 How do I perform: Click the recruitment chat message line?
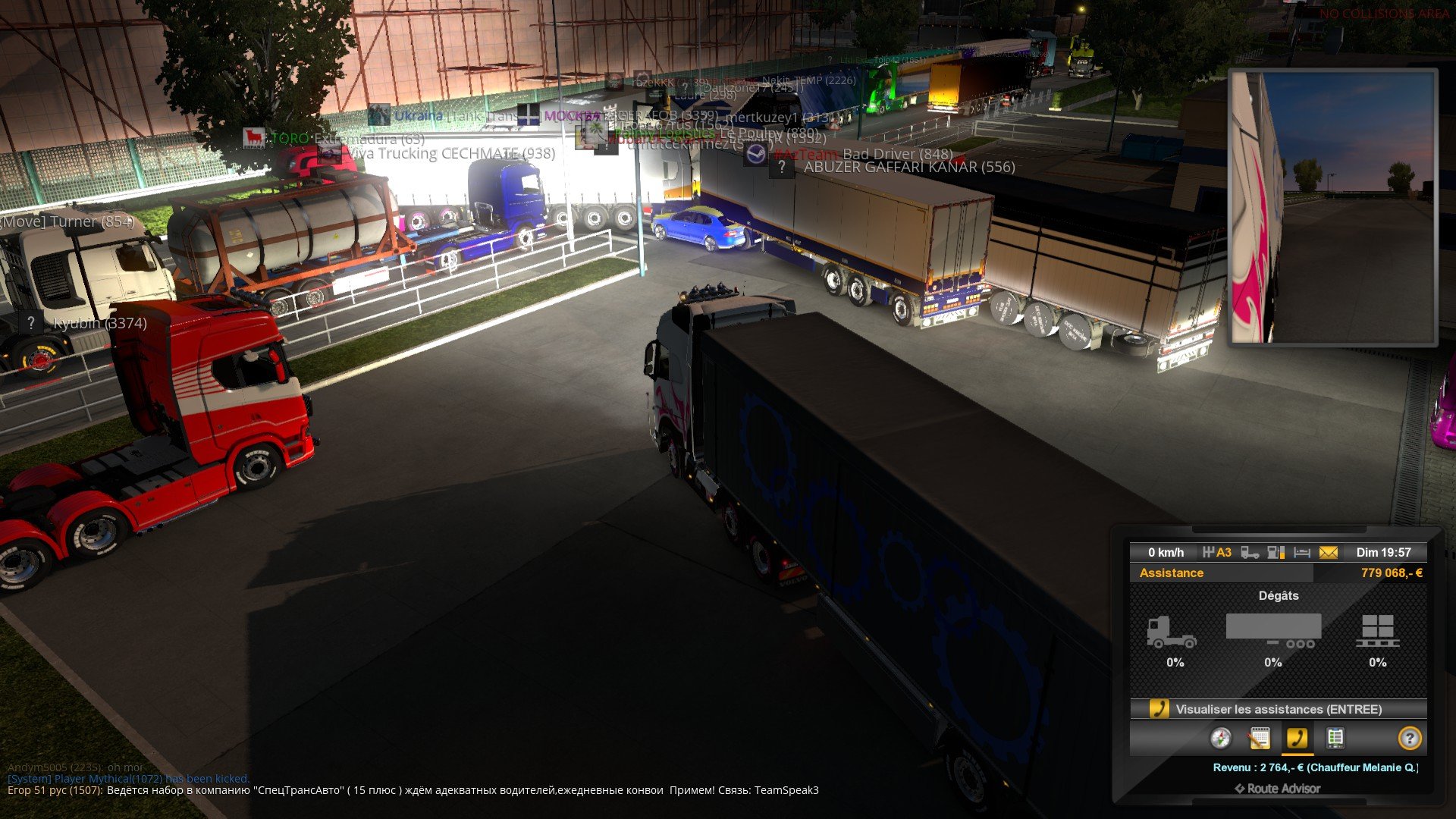pyautogui.click(x=413, y=790)
